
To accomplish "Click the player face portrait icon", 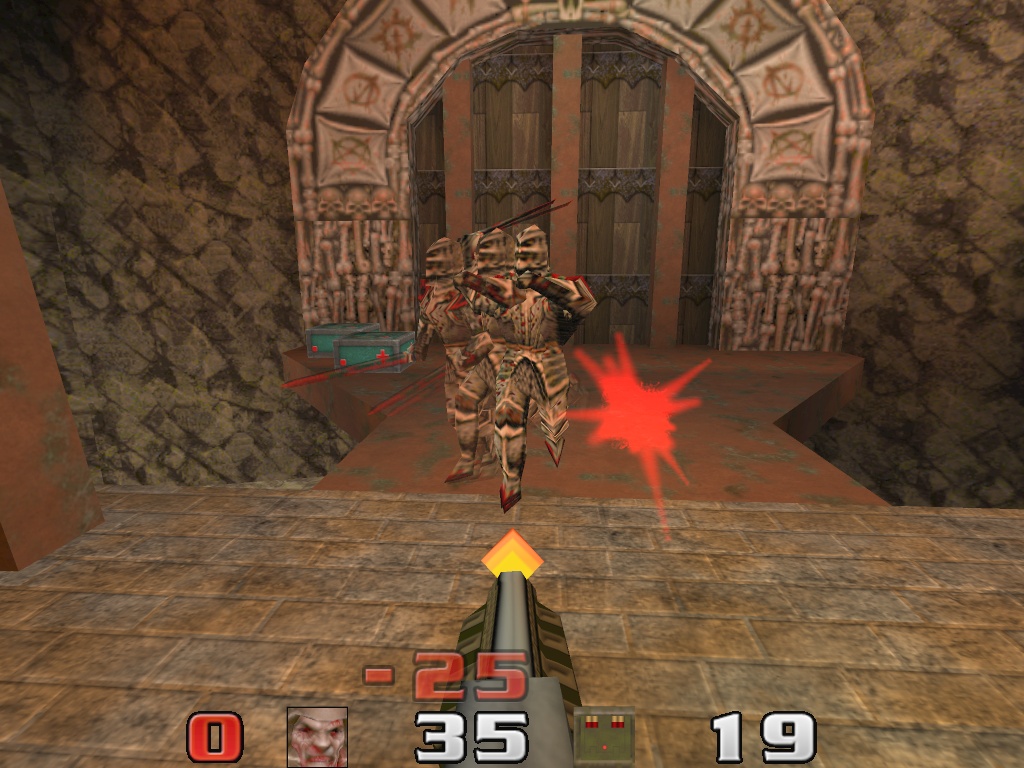I will 317,737.
